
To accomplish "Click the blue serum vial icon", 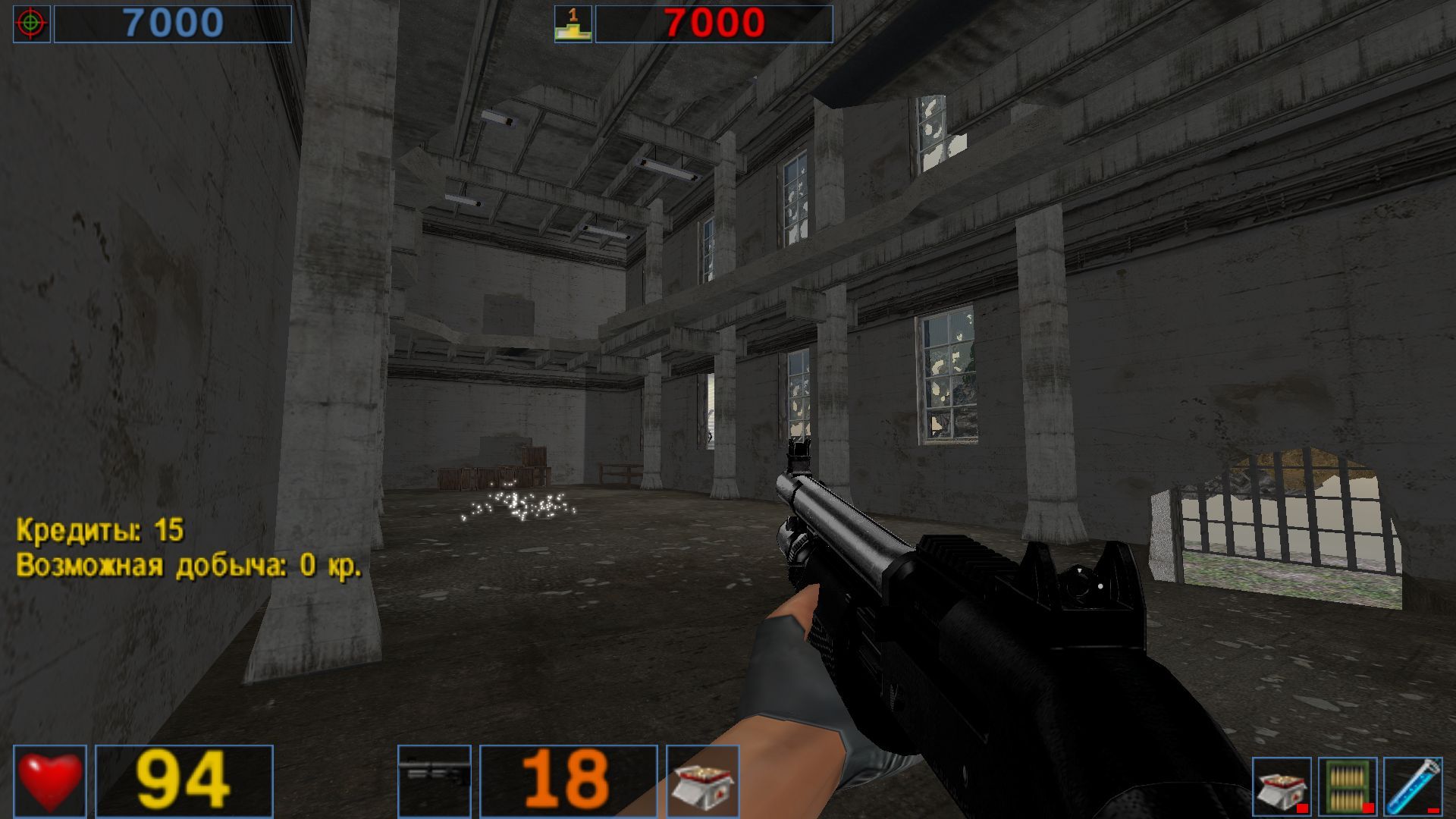I will pos(1412,787).
